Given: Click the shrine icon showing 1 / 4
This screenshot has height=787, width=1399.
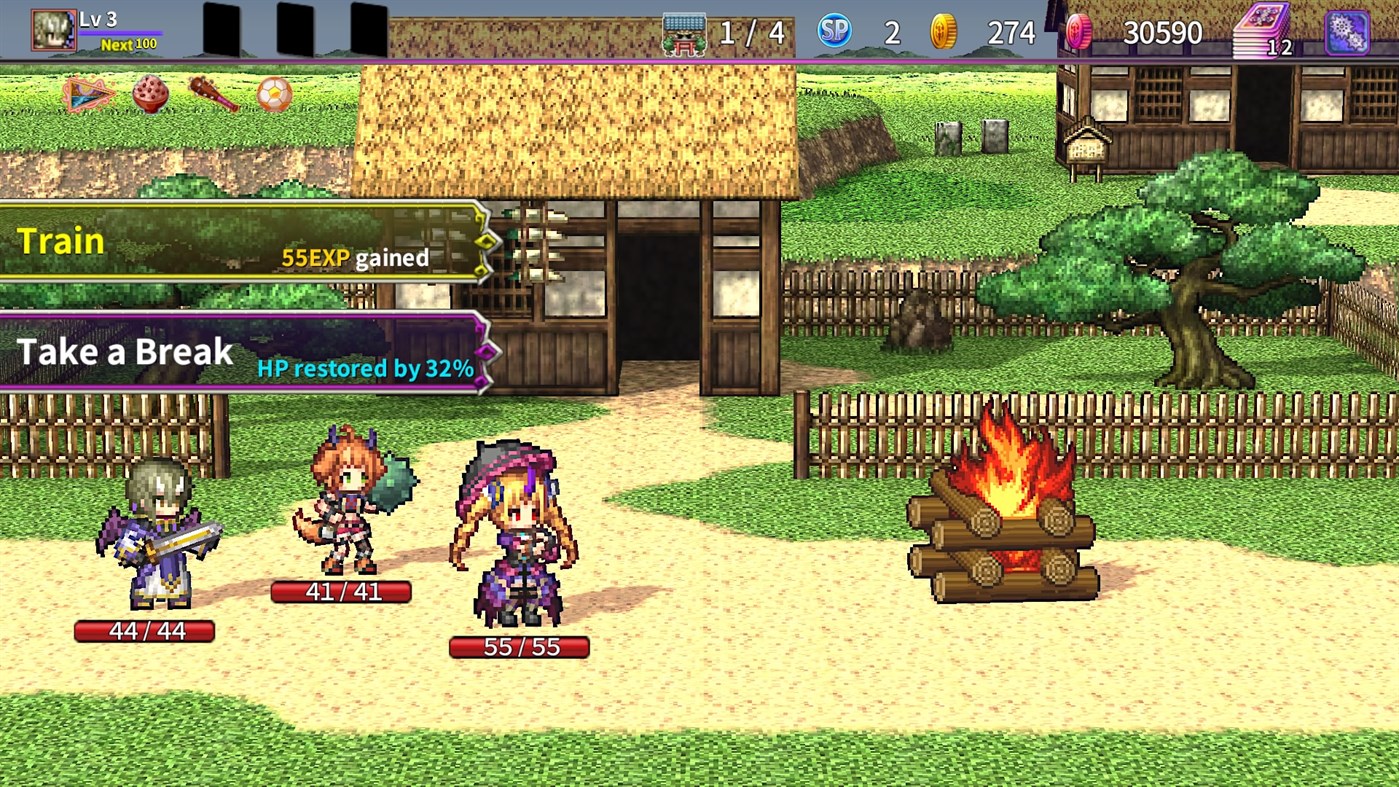Looking at the screenshot, I should click(684, 29).
